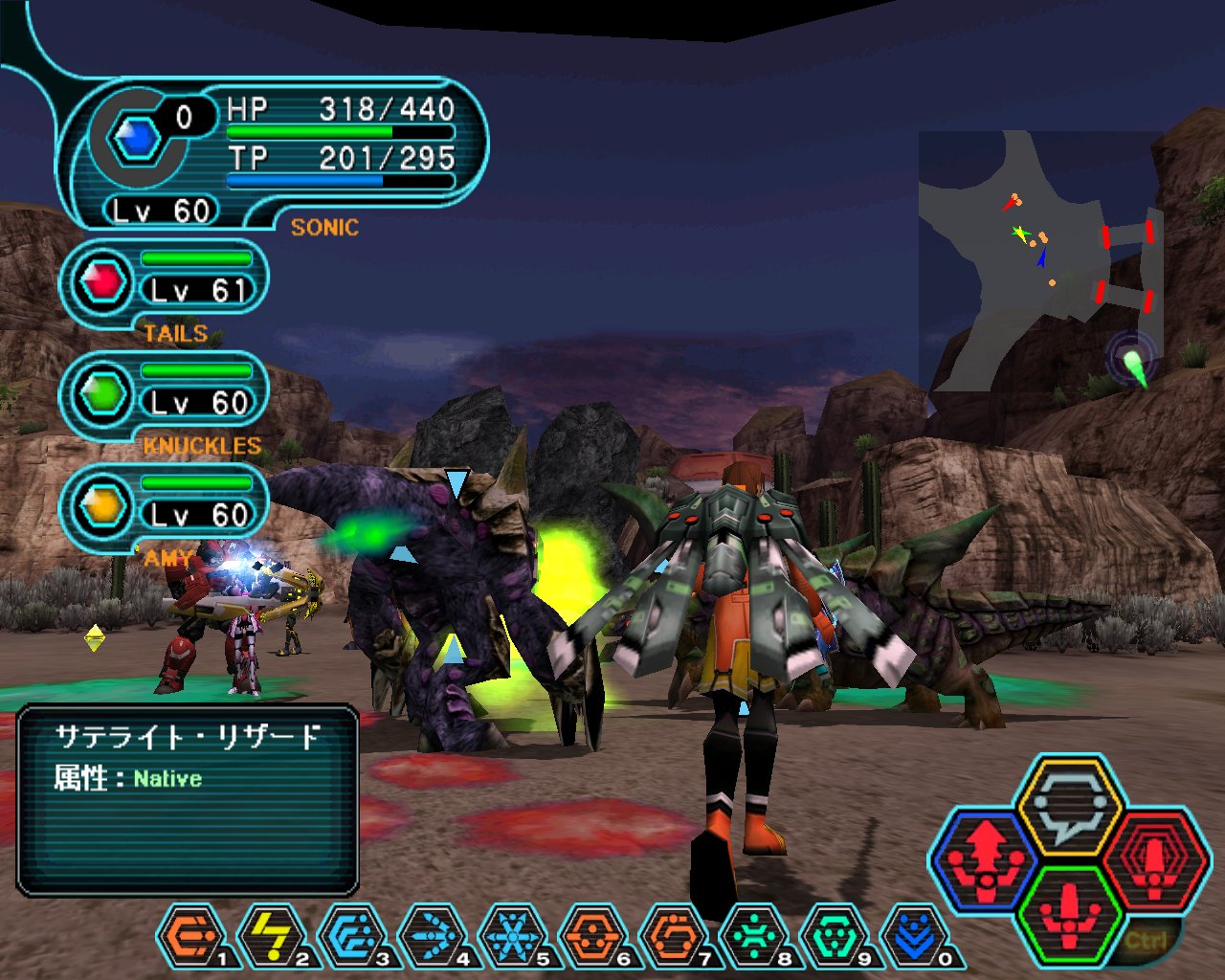Screen dimensions: 1225x980
Task: Use the blue technique in slot 3
Action: (351, 935)
